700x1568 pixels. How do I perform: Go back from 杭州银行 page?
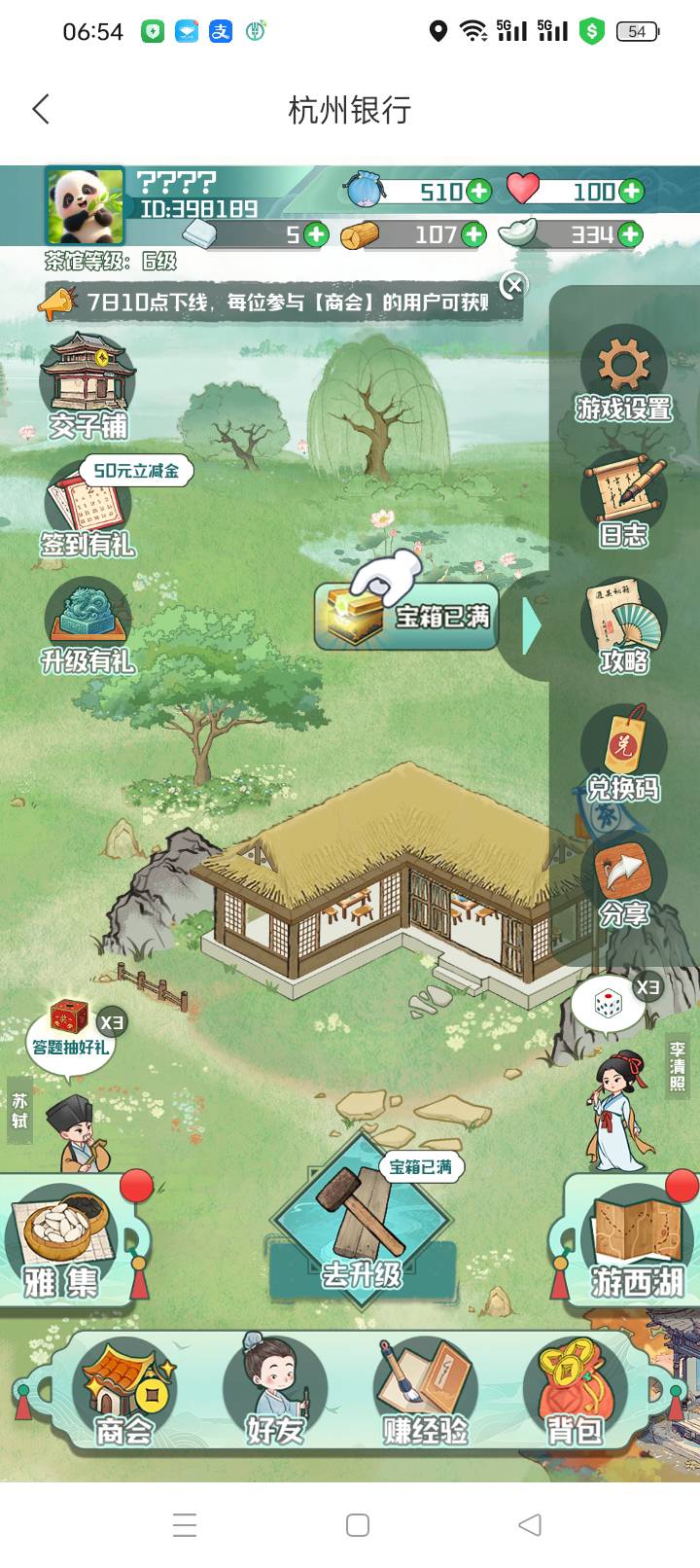click(41, 109)
